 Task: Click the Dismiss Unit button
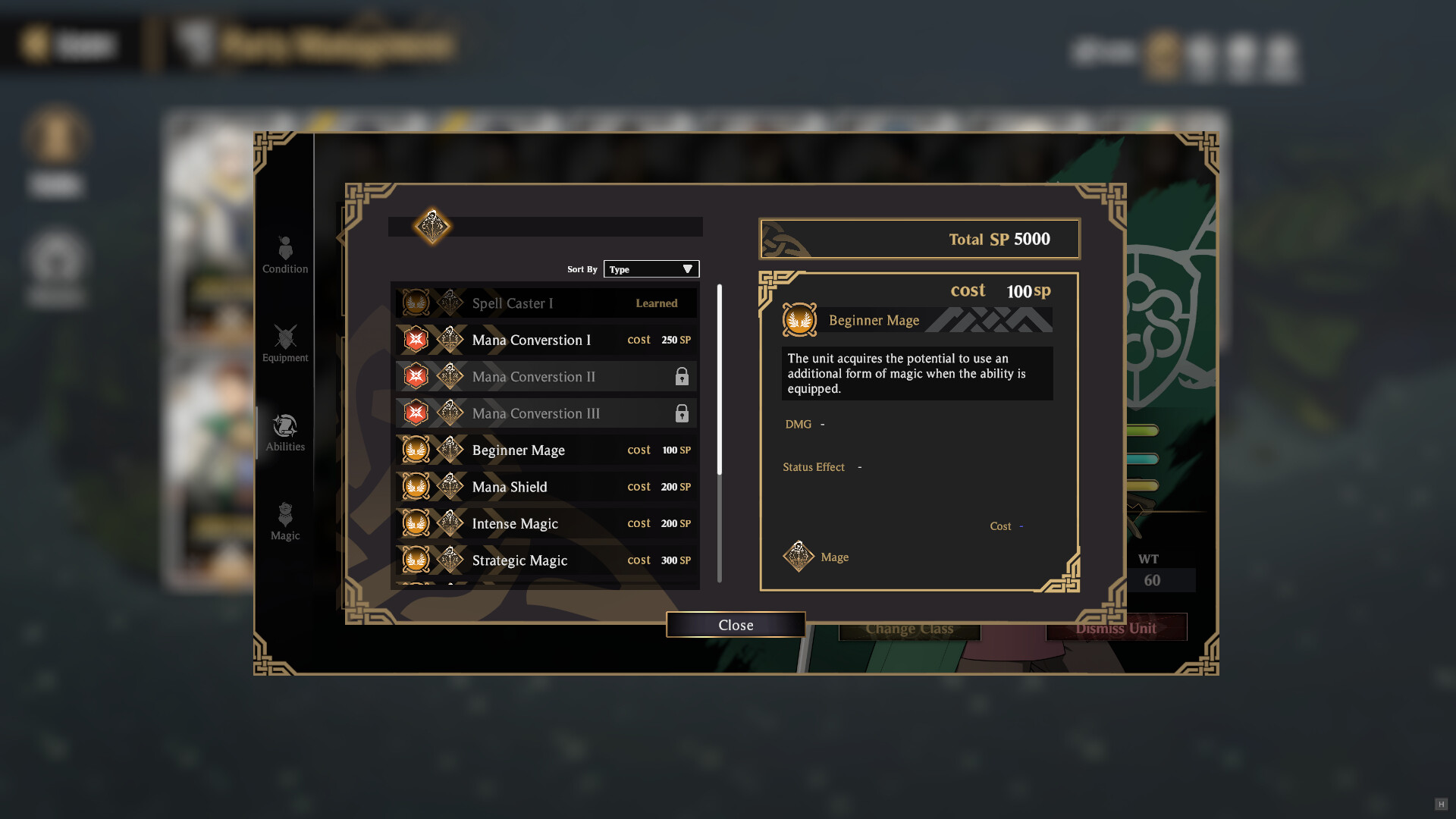[1116, 627]
